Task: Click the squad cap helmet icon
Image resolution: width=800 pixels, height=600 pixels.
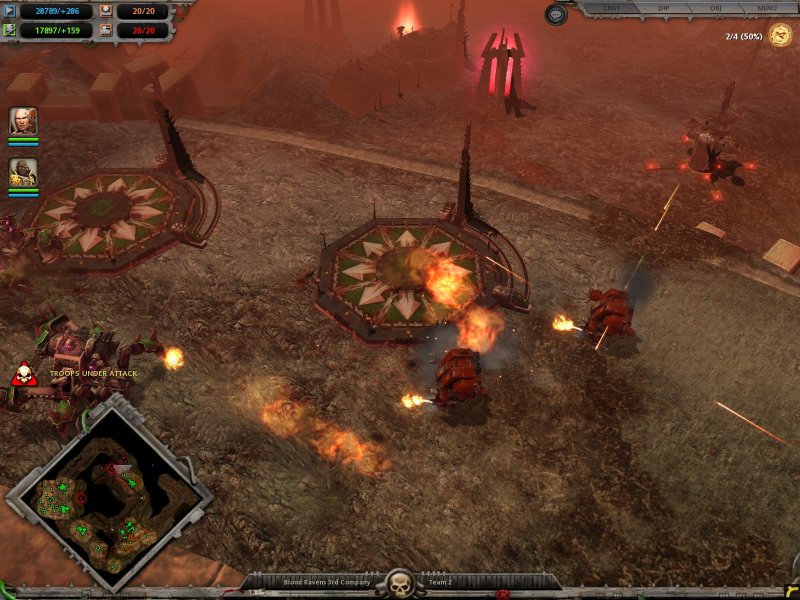Action: [x=106, y=11]
